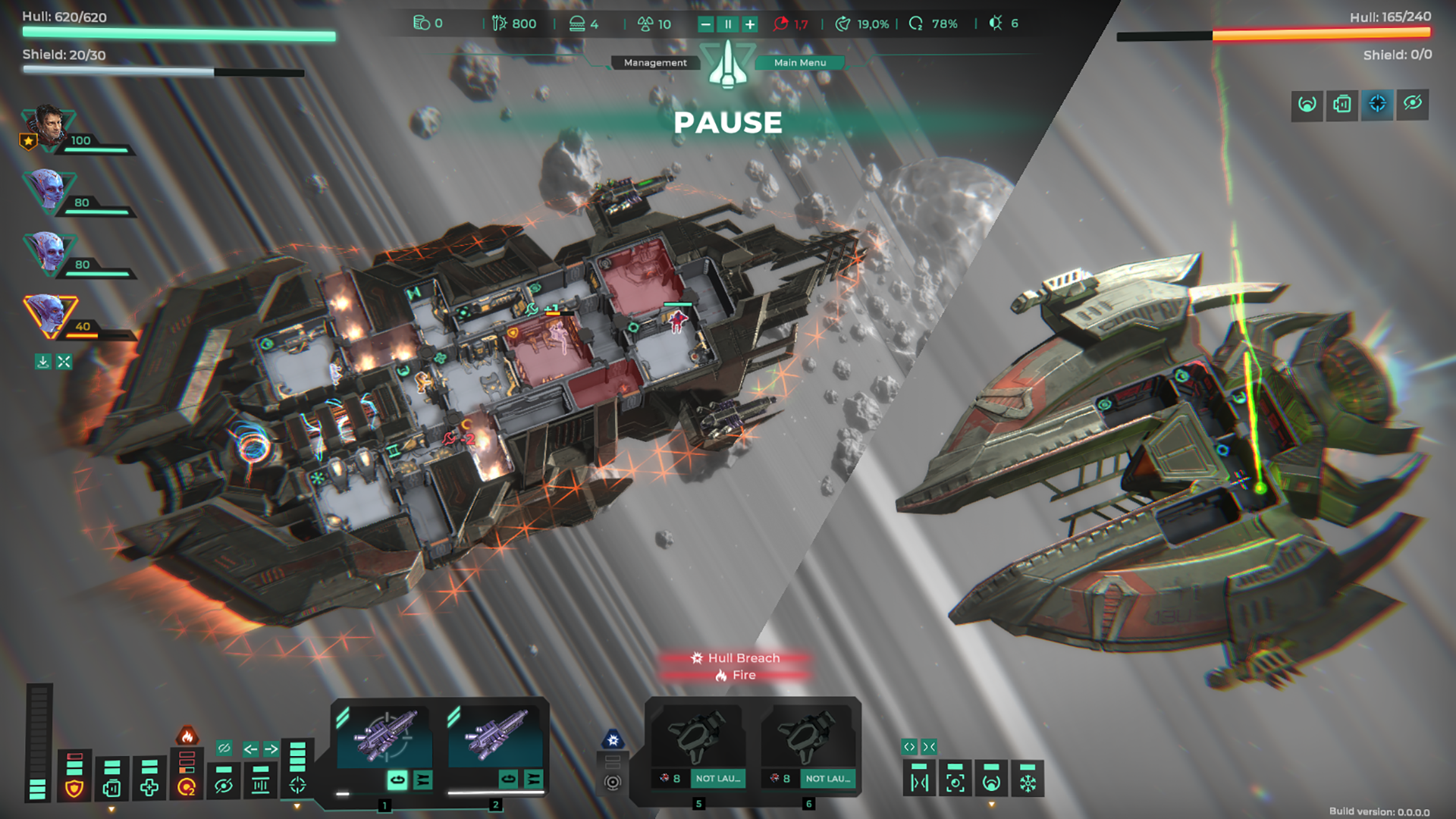The height and width of the screenshot is (819, 1456).
Task: Toggle auto-fire on weapon slot 1
Action: tap(397, 779)
